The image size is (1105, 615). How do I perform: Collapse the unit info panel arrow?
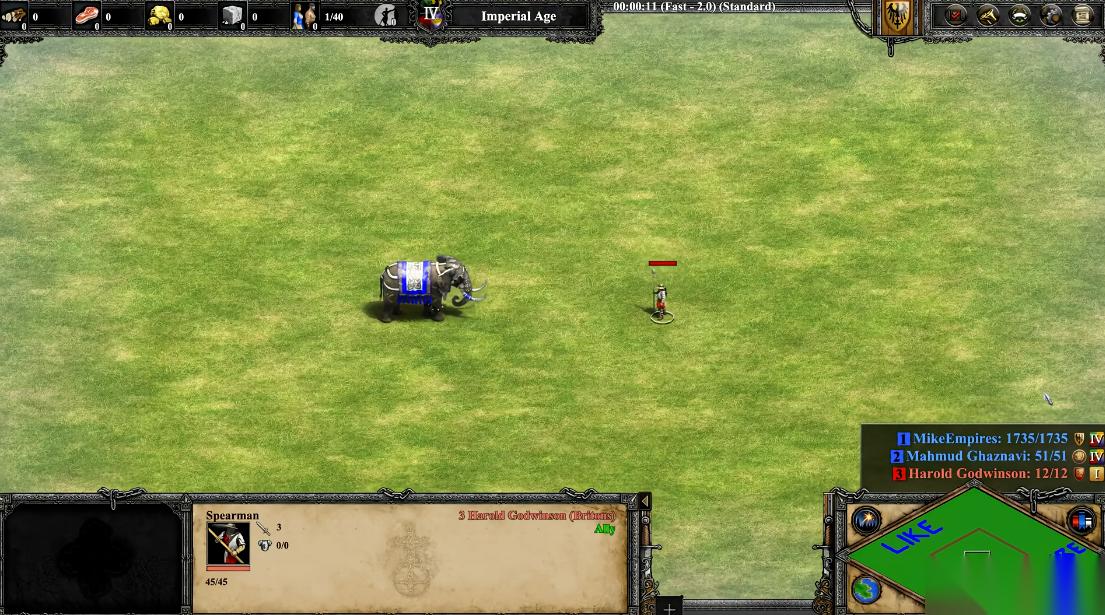point(645,501)
